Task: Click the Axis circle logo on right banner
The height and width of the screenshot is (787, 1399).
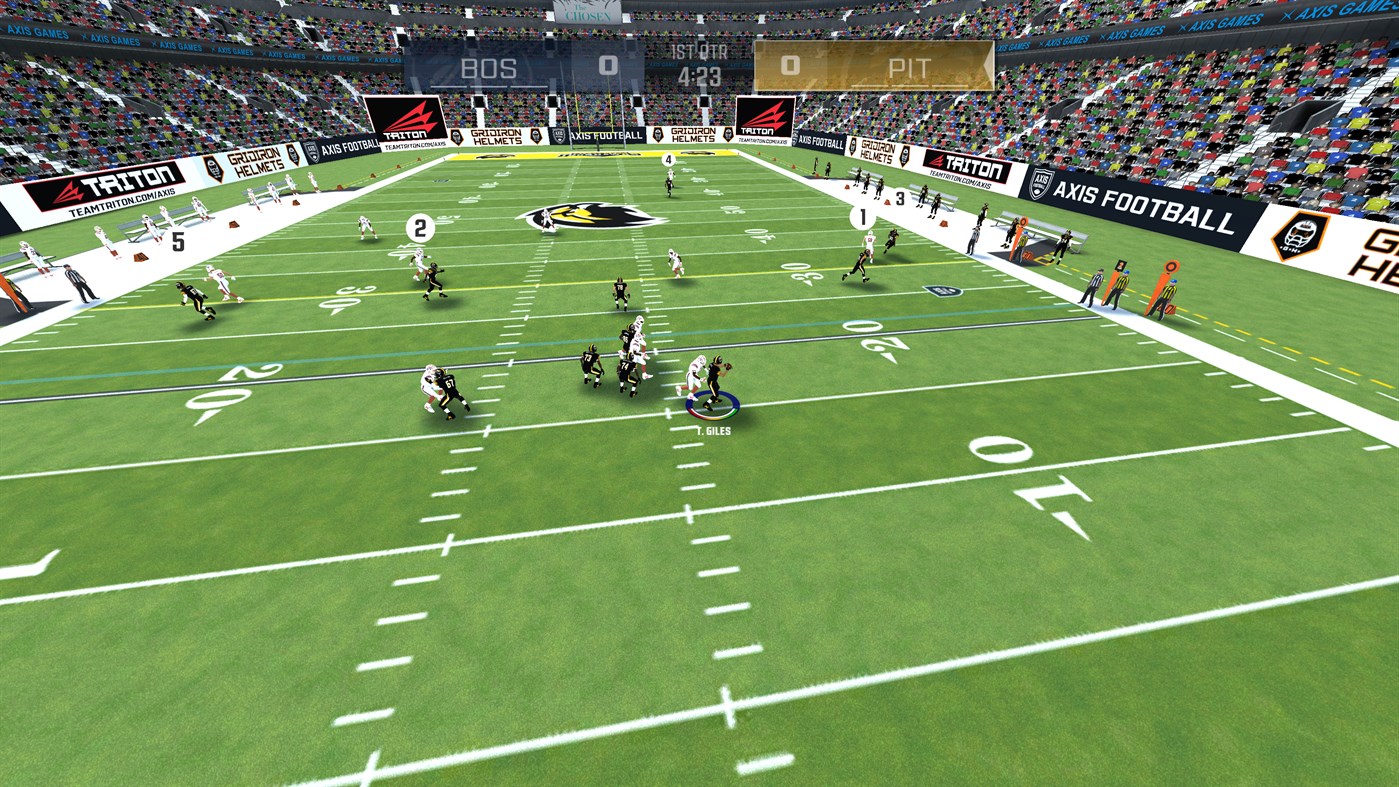Action: pos(1038,184)
